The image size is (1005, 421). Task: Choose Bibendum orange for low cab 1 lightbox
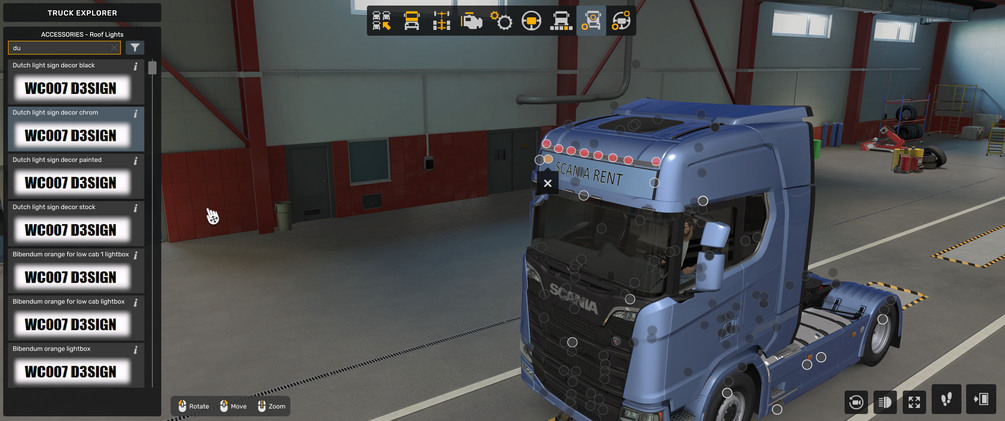pos(70,277)
